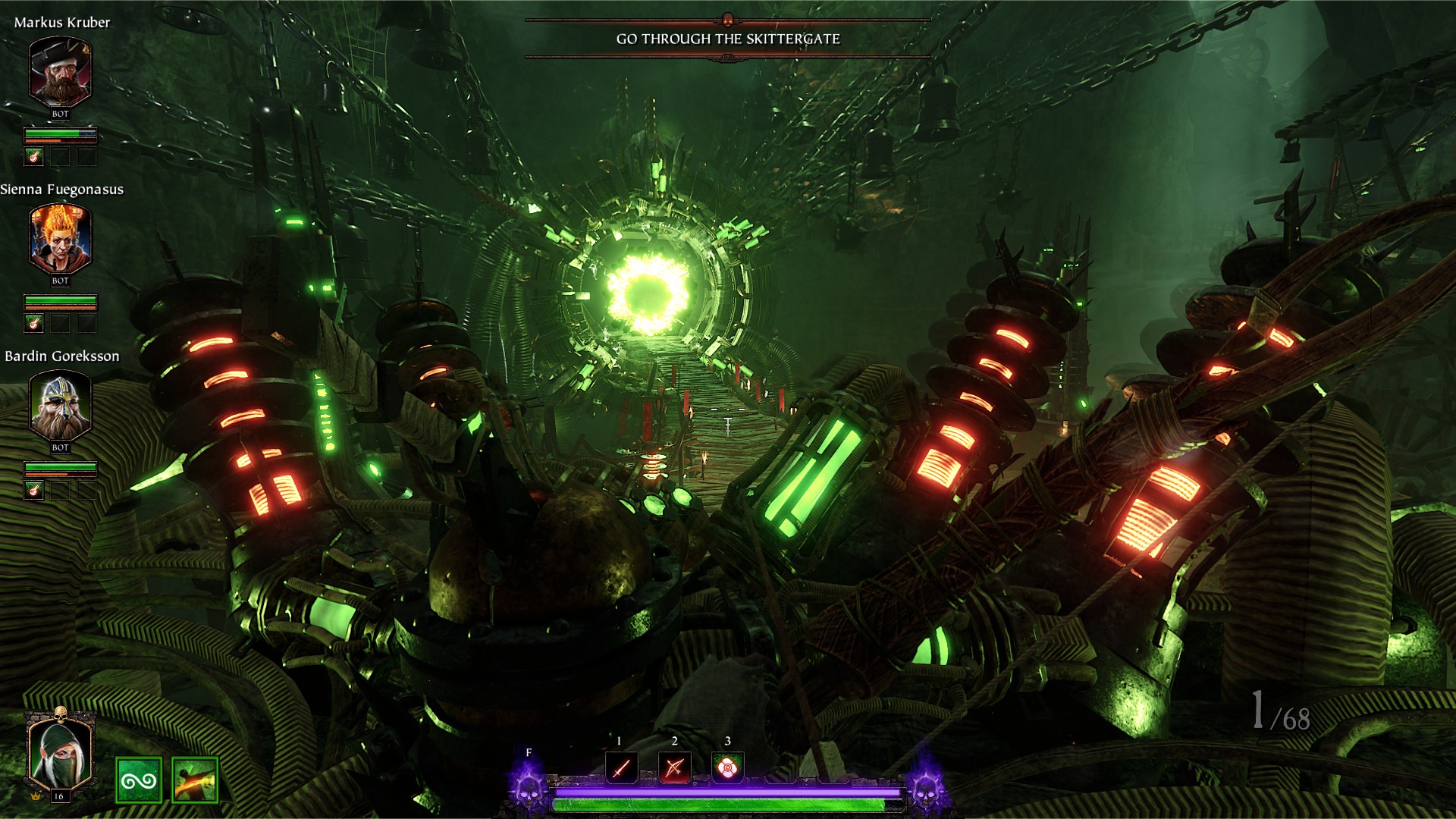Click Markus Kruber's healing item slot
This screenshot has width=1456, height=819.
[33, 157]
